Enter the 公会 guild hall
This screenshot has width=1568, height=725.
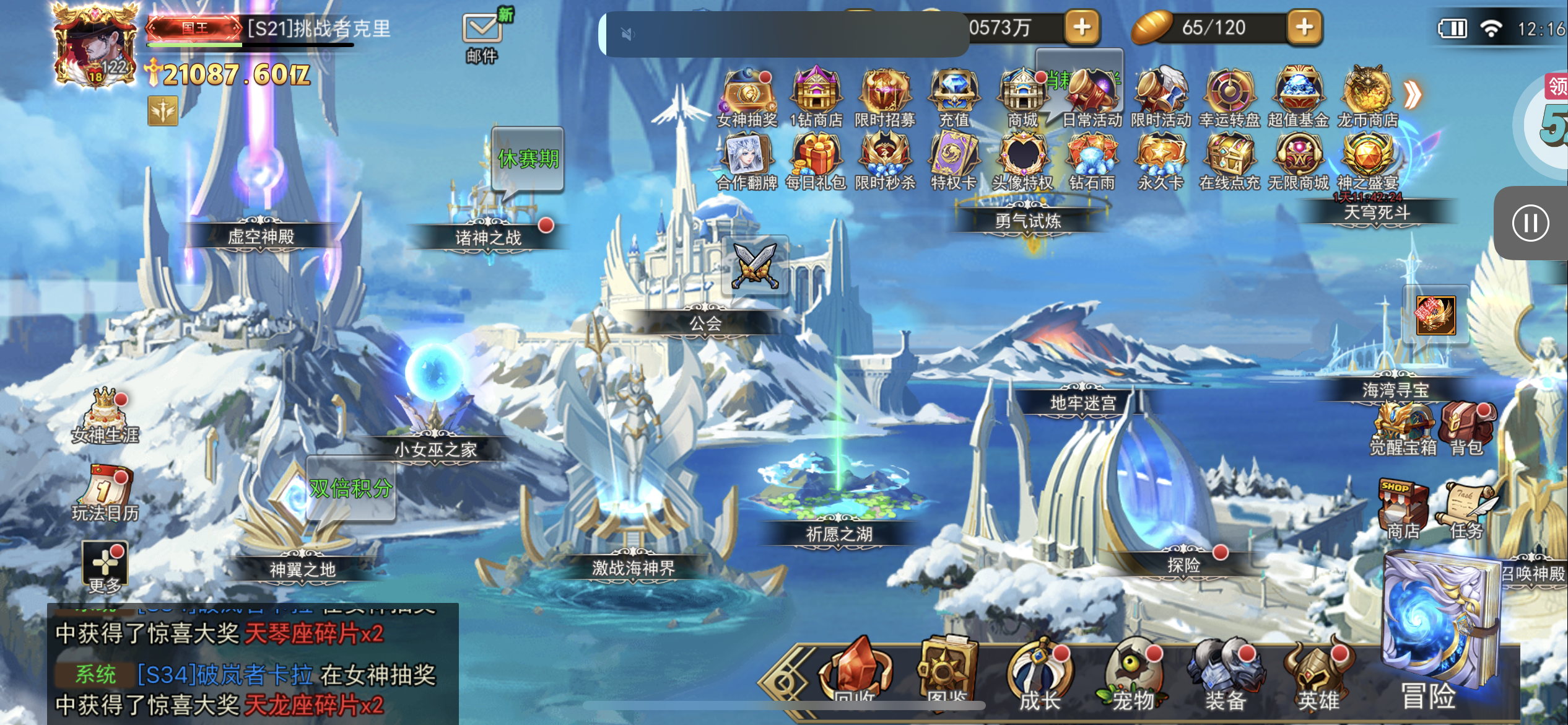[706, 322]
